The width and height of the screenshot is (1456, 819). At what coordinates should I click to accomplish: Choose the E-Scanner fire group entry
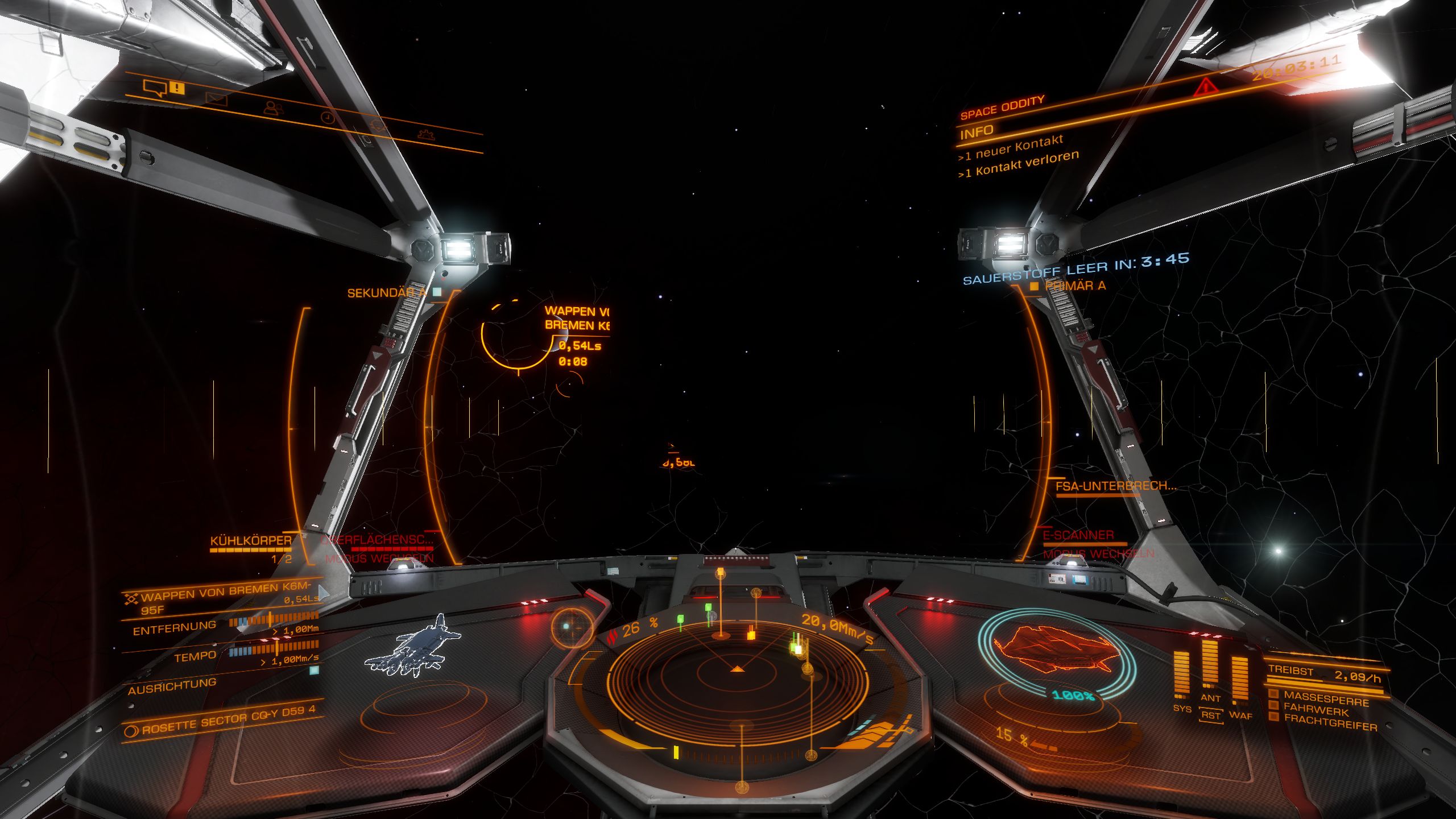point(1078,535)
